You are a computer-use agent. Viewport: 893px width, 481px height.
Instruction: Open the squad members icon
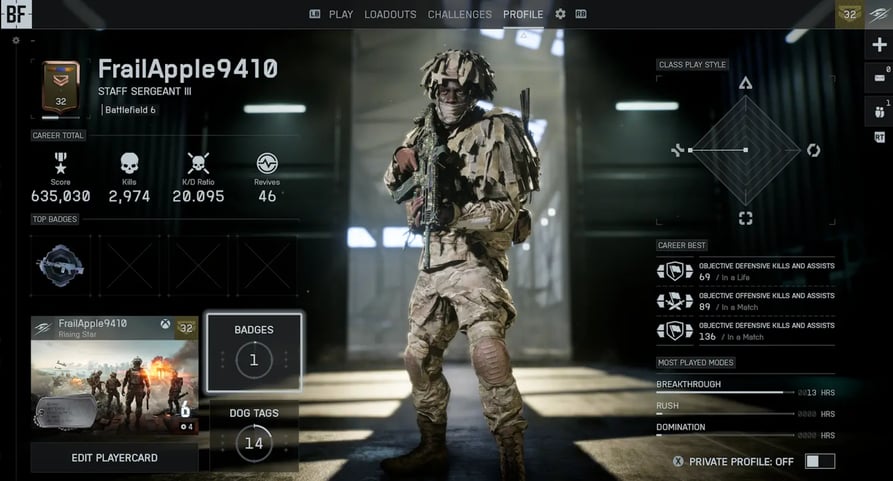pyautogui.click(x=879, y=110)
